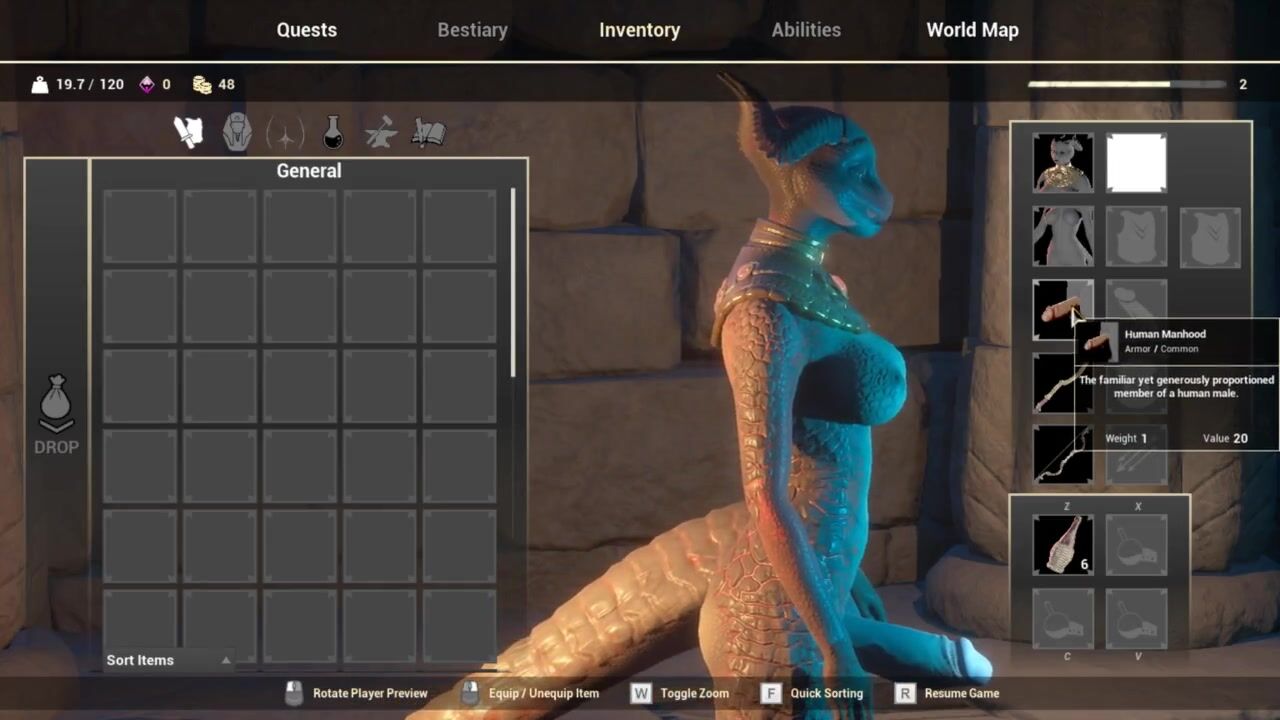Select the anvil crafting materials category
This screenshot has height=720, width=1280.
pyautogui.click(x=381, y=132)
